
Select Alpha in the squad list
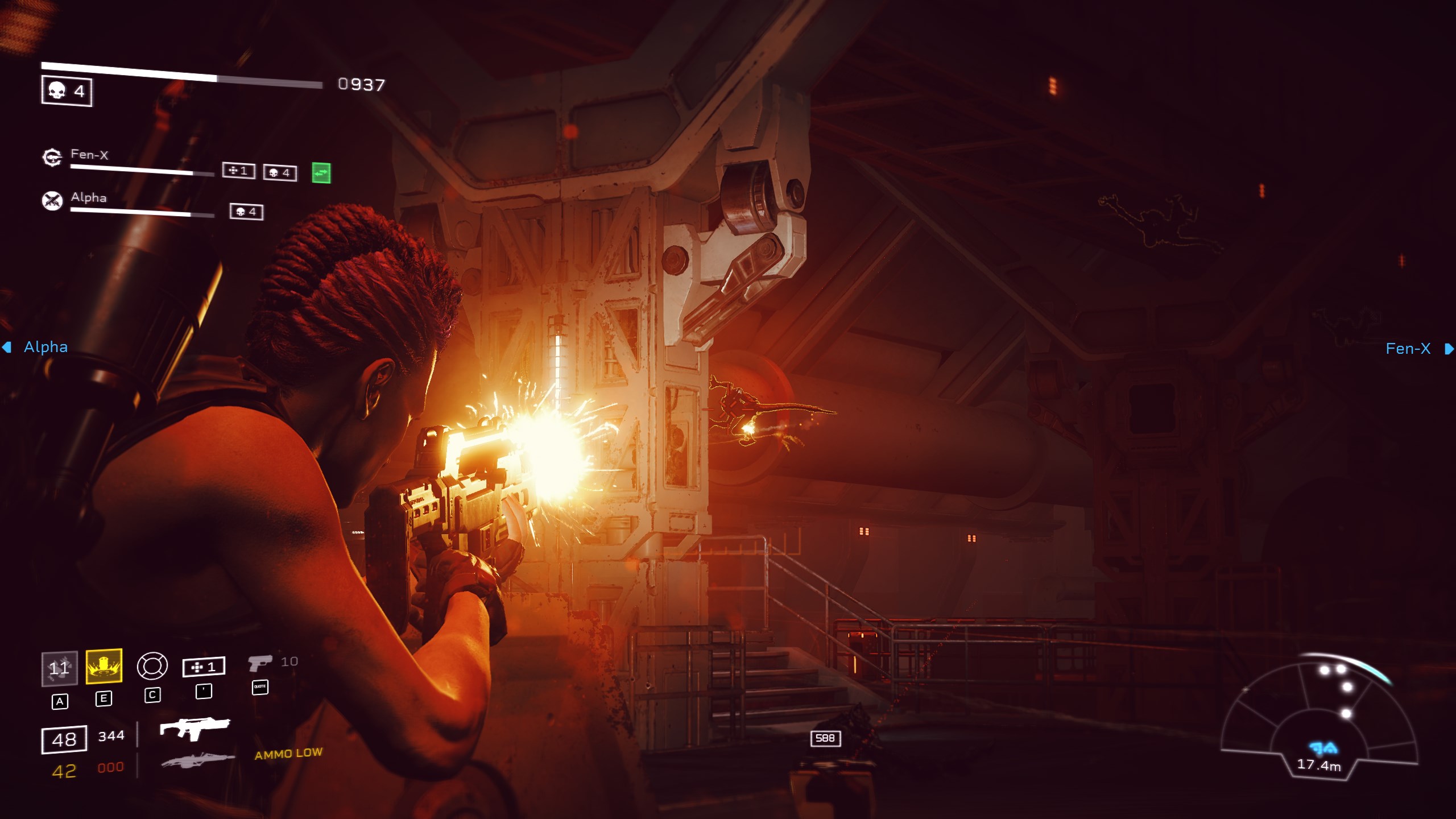coord(89,197)
